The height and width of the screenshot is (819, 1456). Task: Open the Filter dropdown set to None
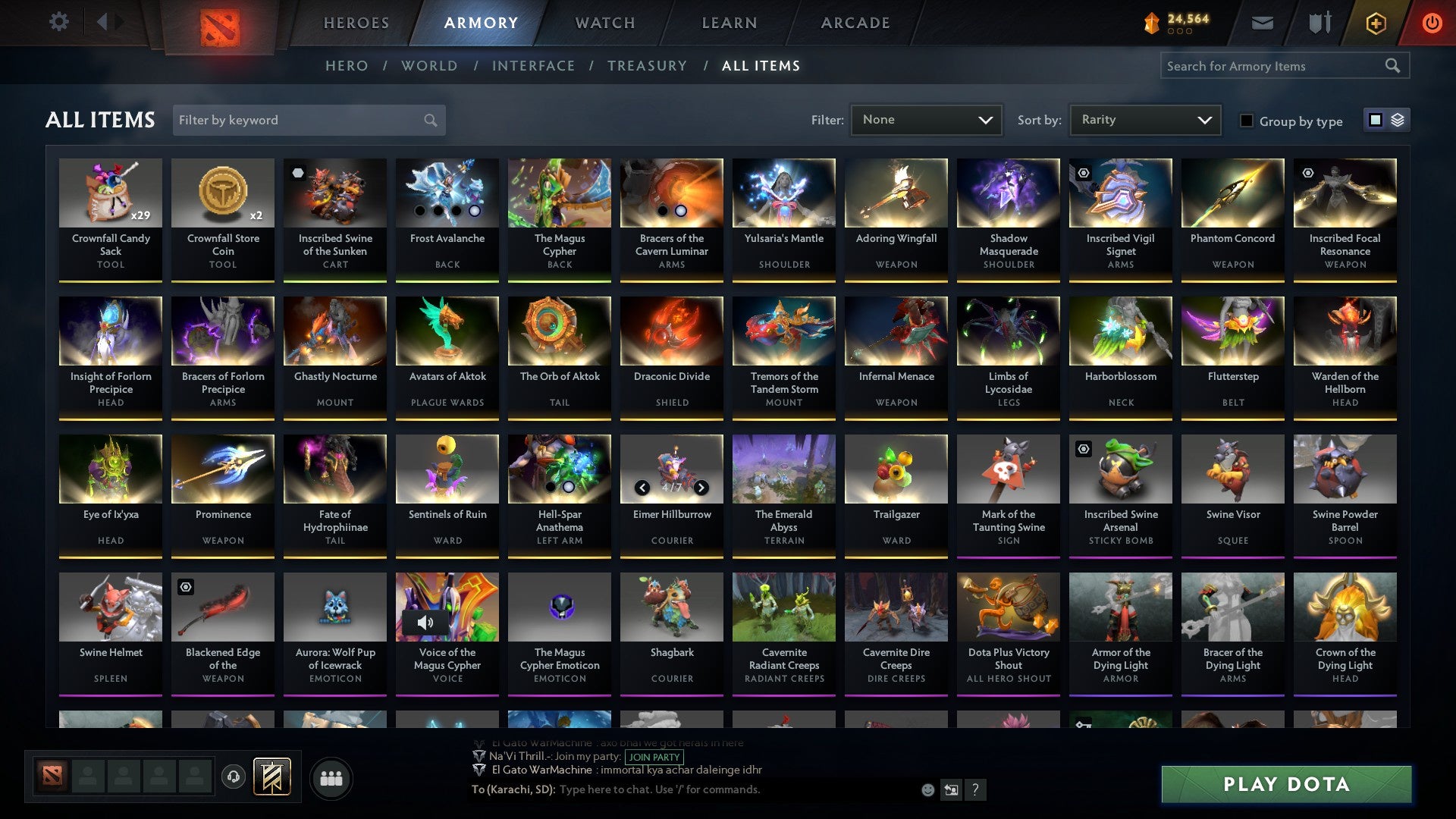pyautogui.click(x=926, y=119)
